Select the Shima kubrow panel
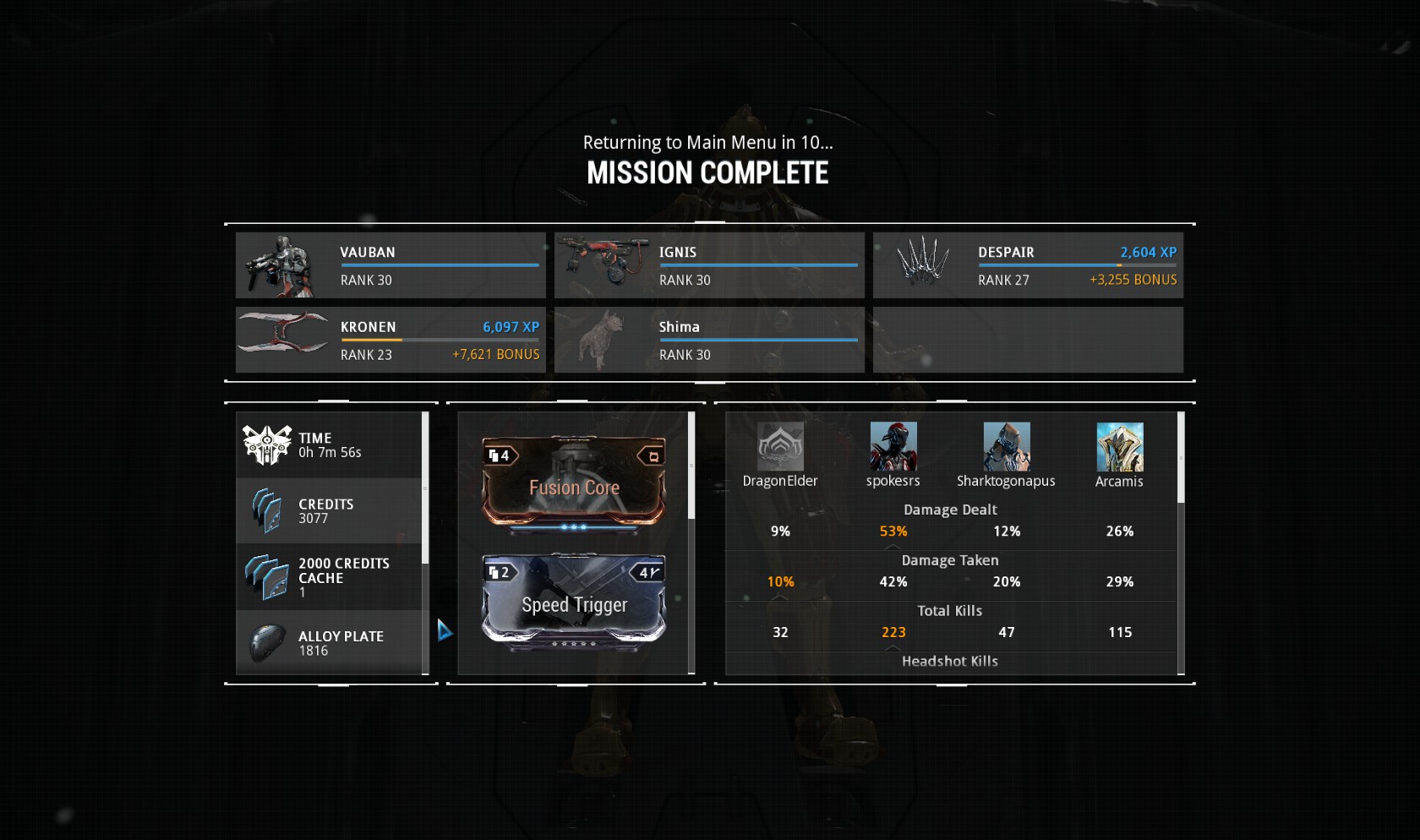This screenshot has height=840, width=1420. point(709,340)
